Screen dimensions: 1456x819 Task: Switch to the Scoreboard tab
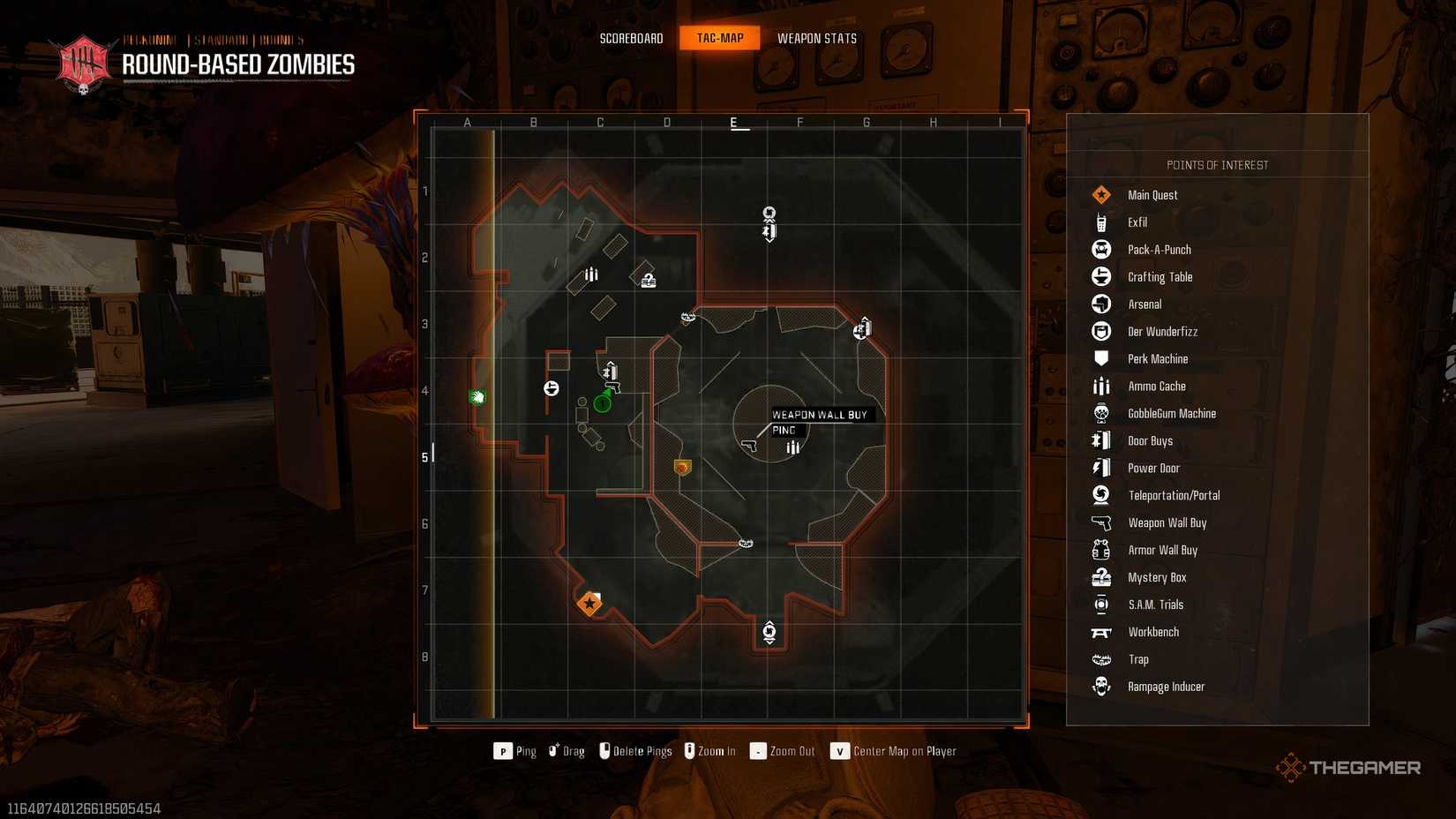631,38
